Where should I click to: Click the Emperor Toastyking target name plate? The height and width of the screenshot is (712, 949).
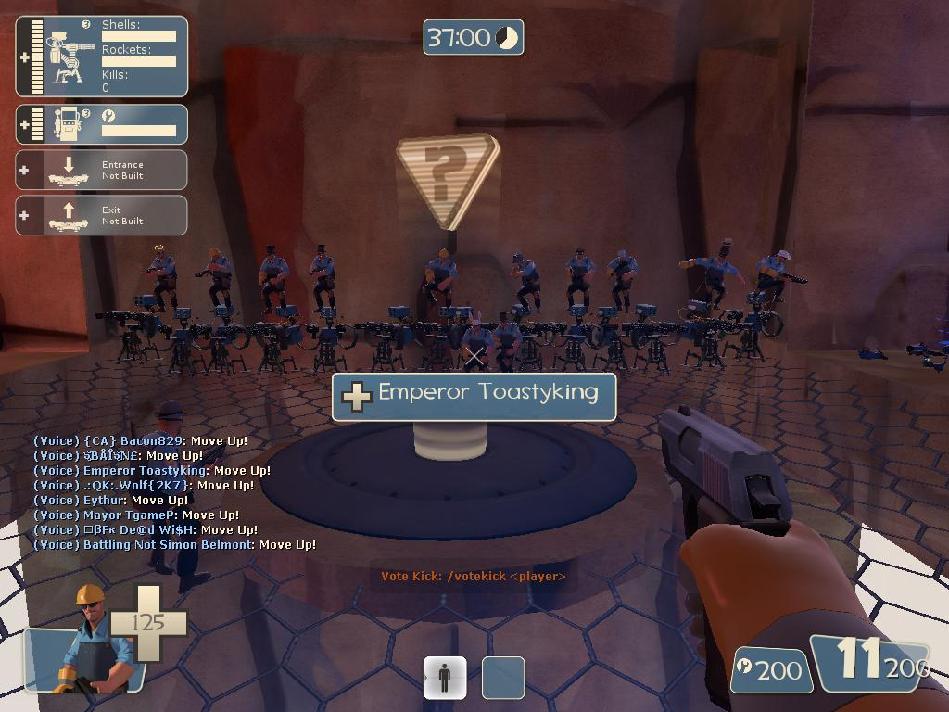tap(474, 396)
